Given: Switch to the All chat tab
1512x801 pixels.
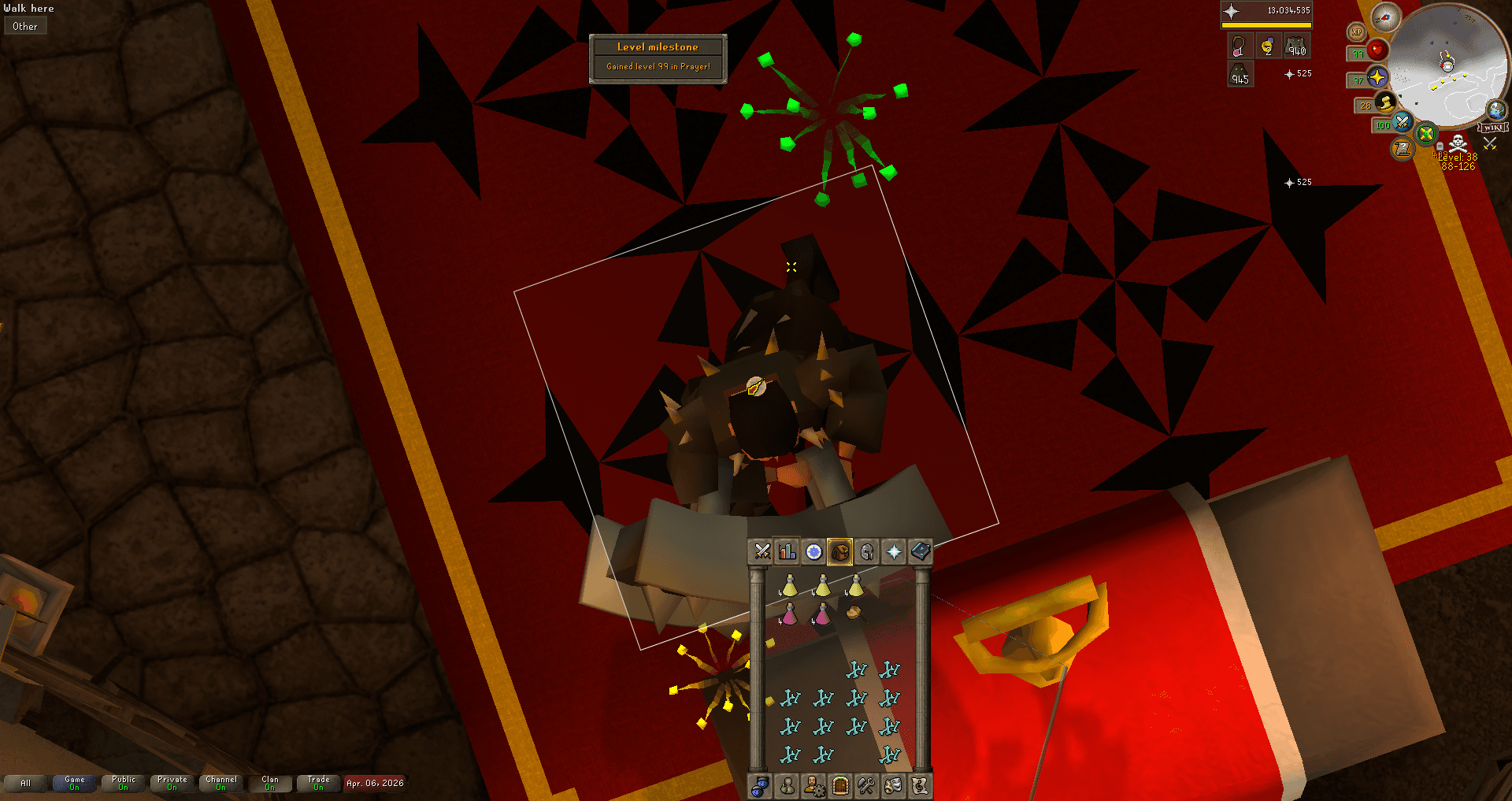Looking at the screenshot, I should (x=26, y=783).
